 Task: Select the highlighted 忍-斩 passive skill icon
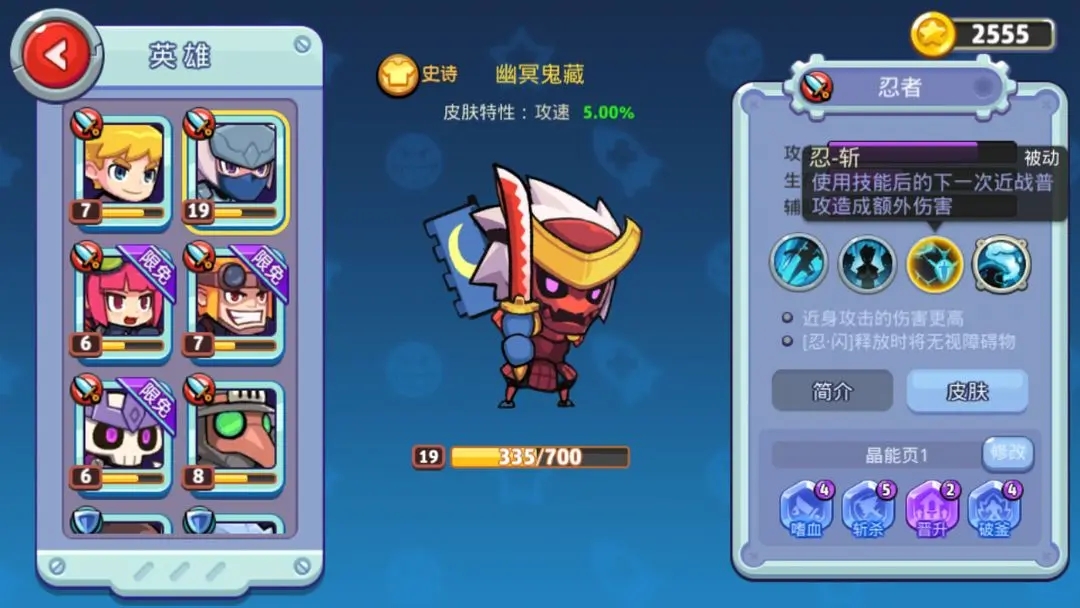pyautogui.click(x=934, y=263)
